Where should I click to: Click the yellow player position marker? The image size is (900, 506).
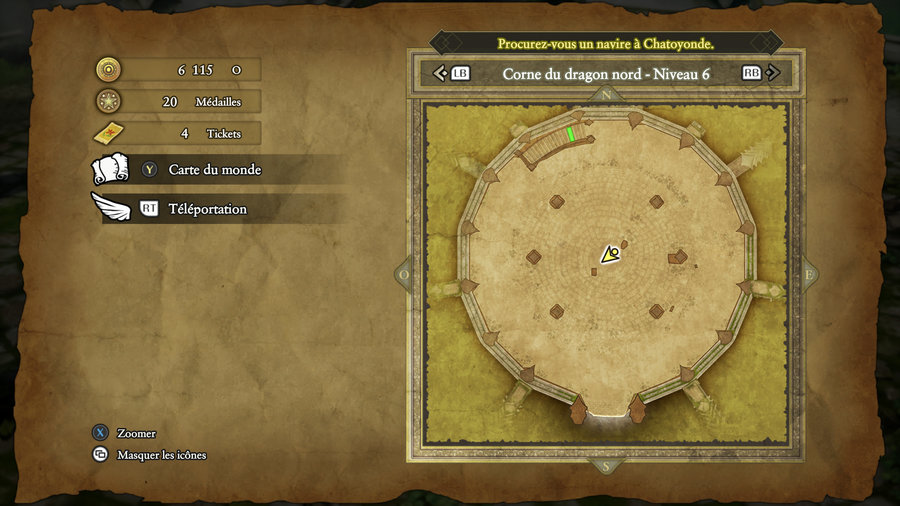point(609,255)
